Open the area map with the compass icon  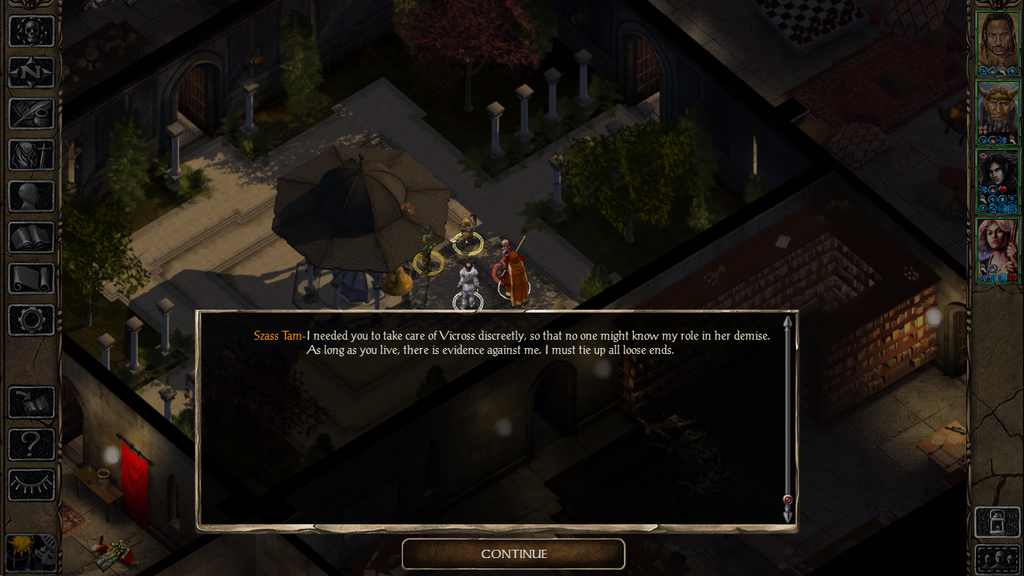(31, 72)
